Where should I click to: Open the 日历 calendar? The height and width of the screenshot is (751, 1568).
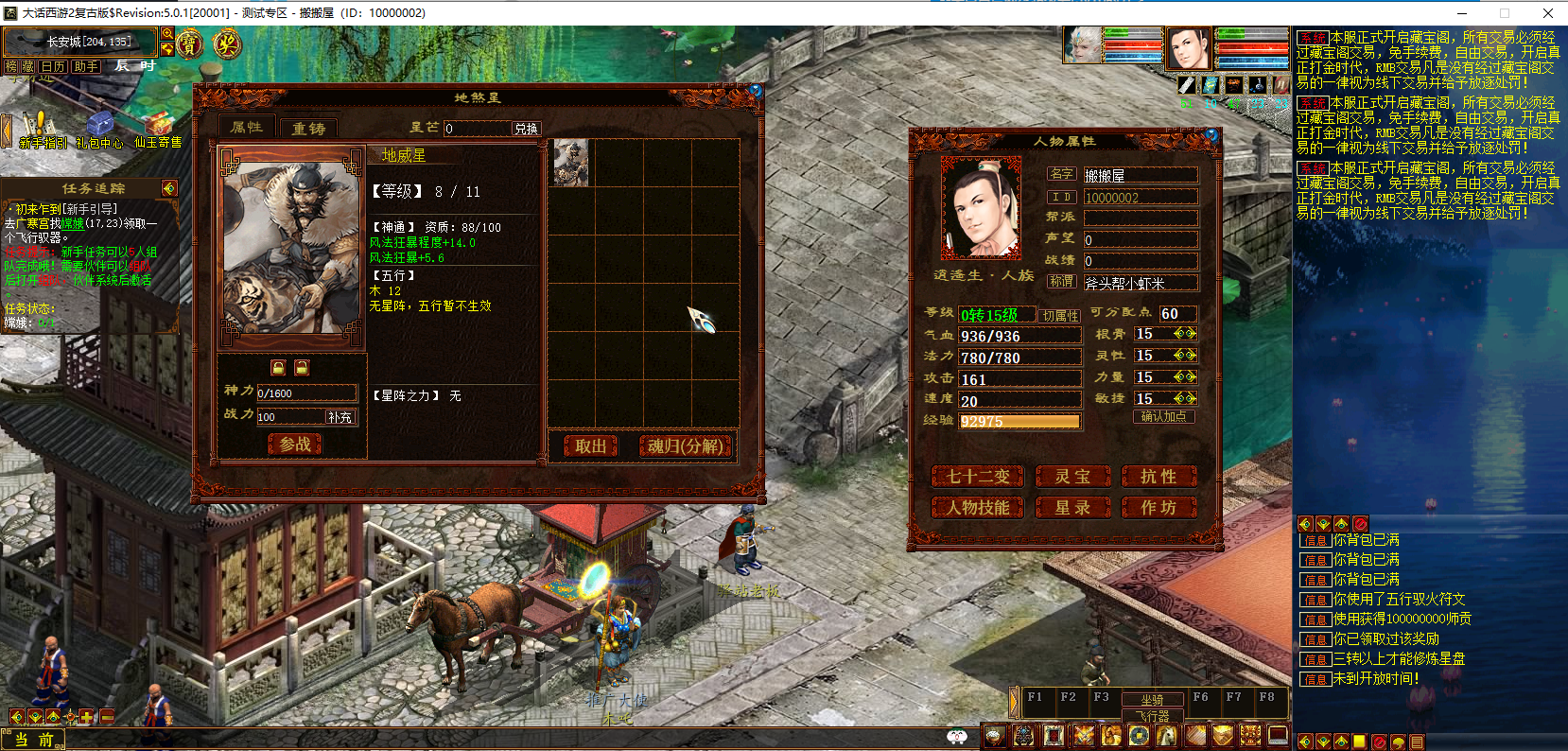(53, 66)
